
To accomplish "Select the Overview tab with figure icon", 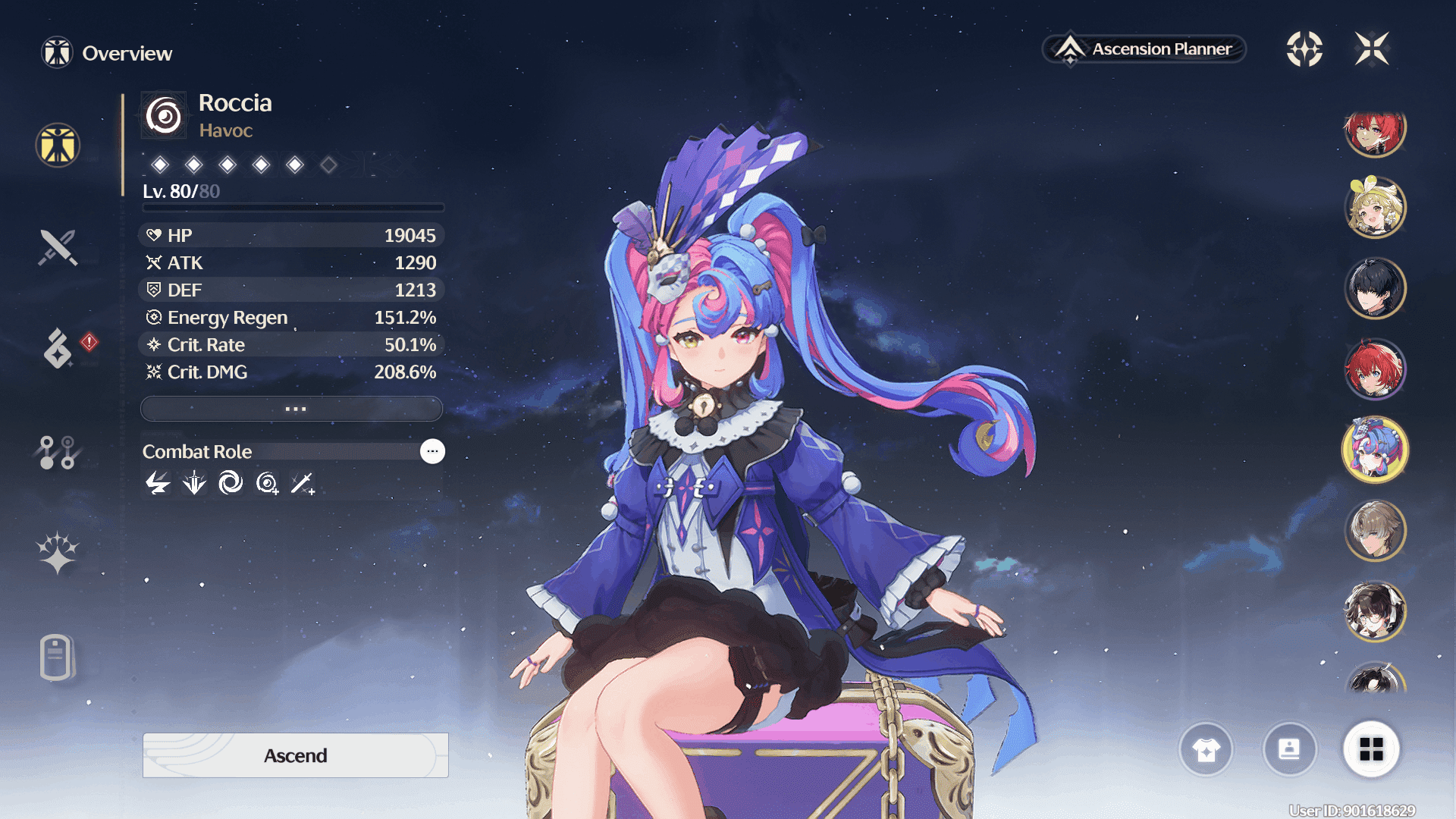I will coord(58,145).
